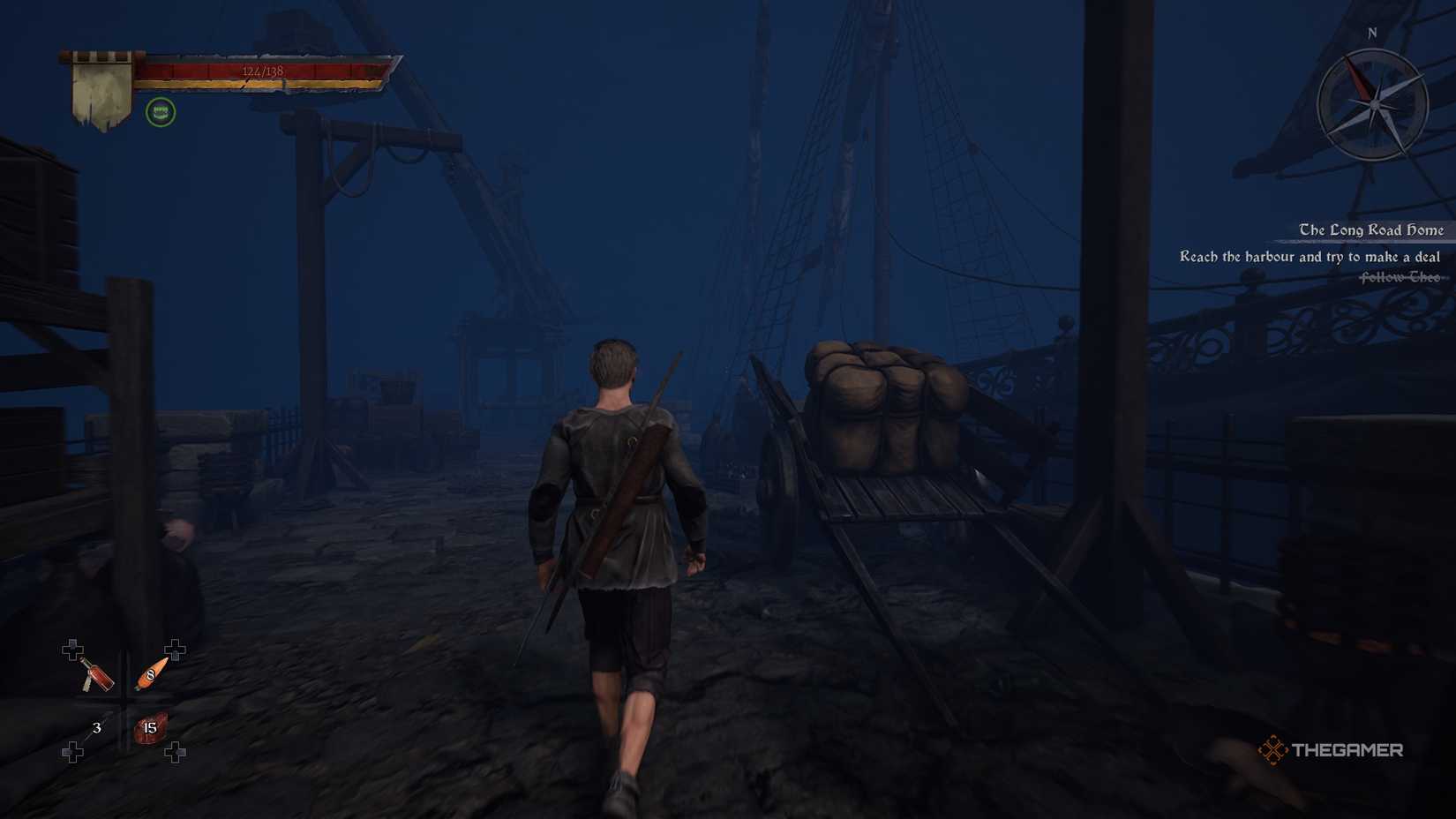Expand the completed Follow Theo objective
Viewport: 1456px width, 819px height.
pyautogui.click(x=1399, y=278)
